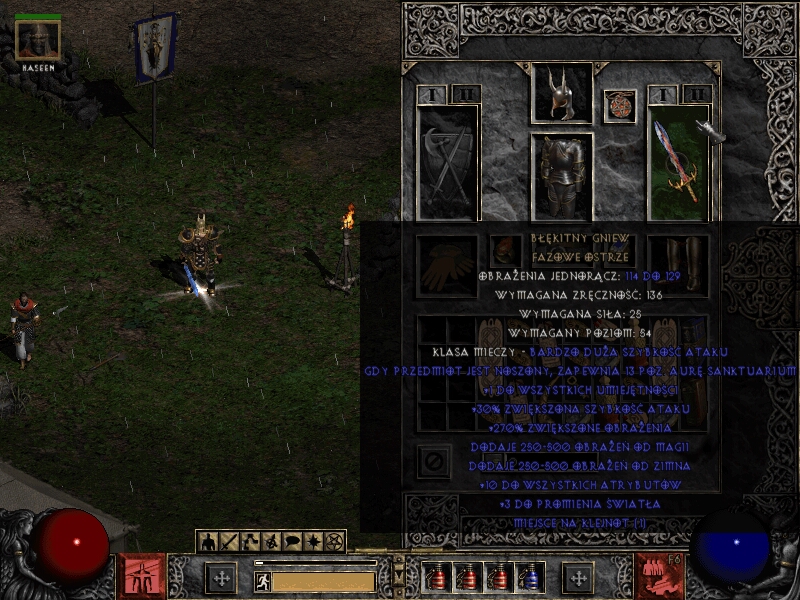
Task: Select the horned helmet equipment slot
Action: 561,93
